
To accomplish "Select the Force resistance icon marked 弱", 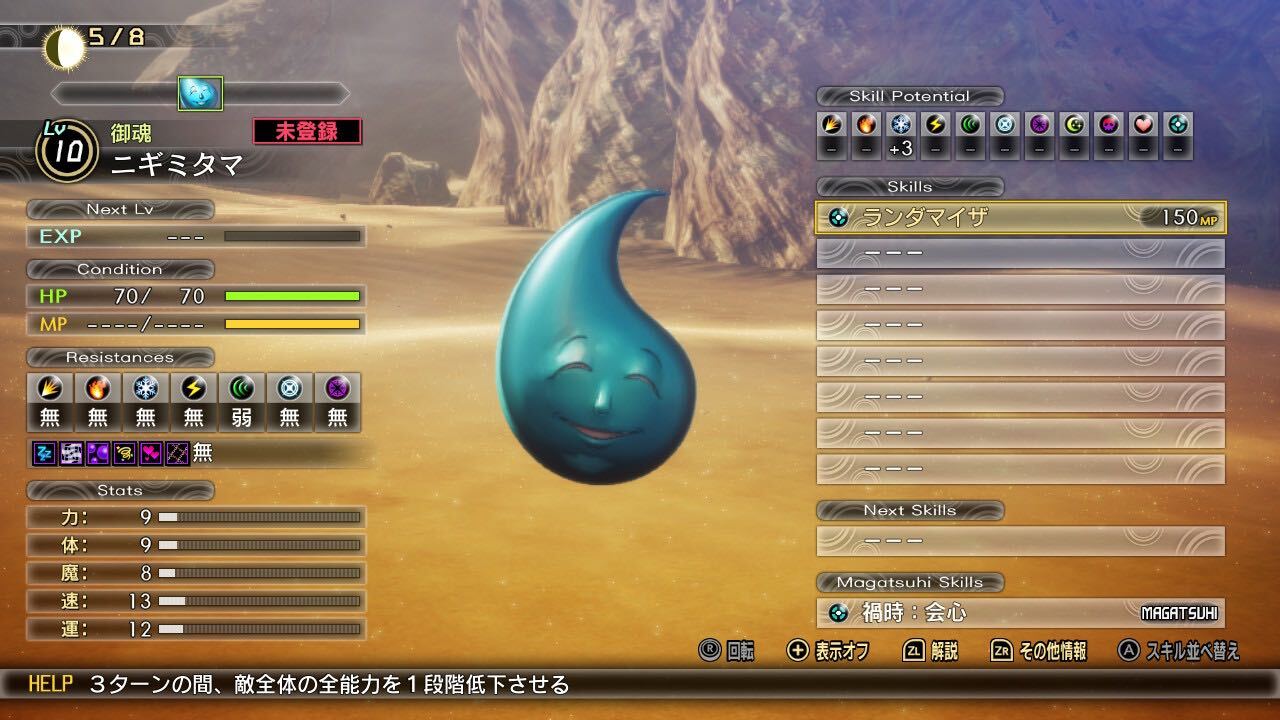I will pos(241,391).
